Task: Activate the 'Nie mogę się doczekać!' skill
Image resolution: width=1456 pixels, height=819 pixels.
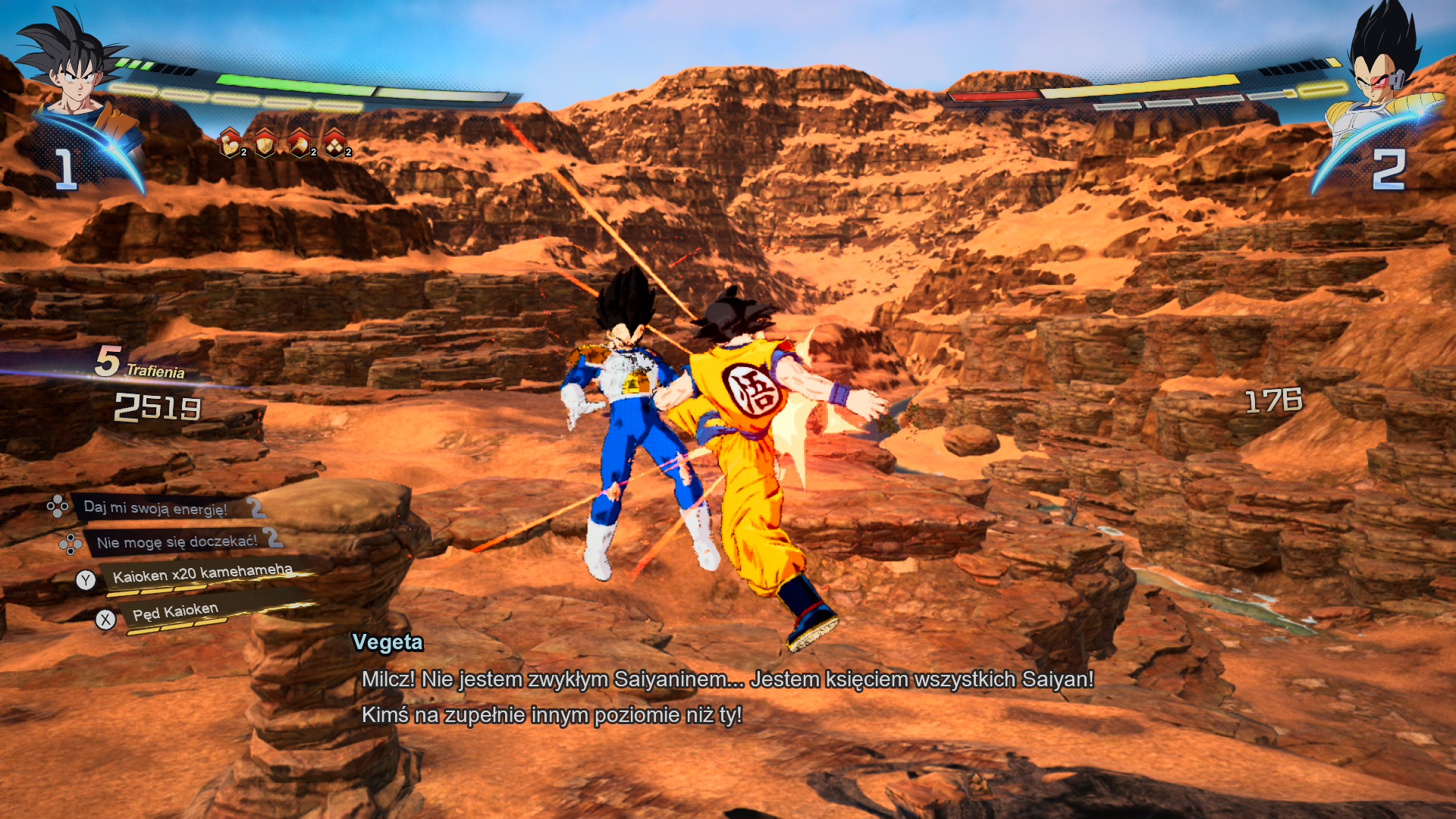Action: 176,541
